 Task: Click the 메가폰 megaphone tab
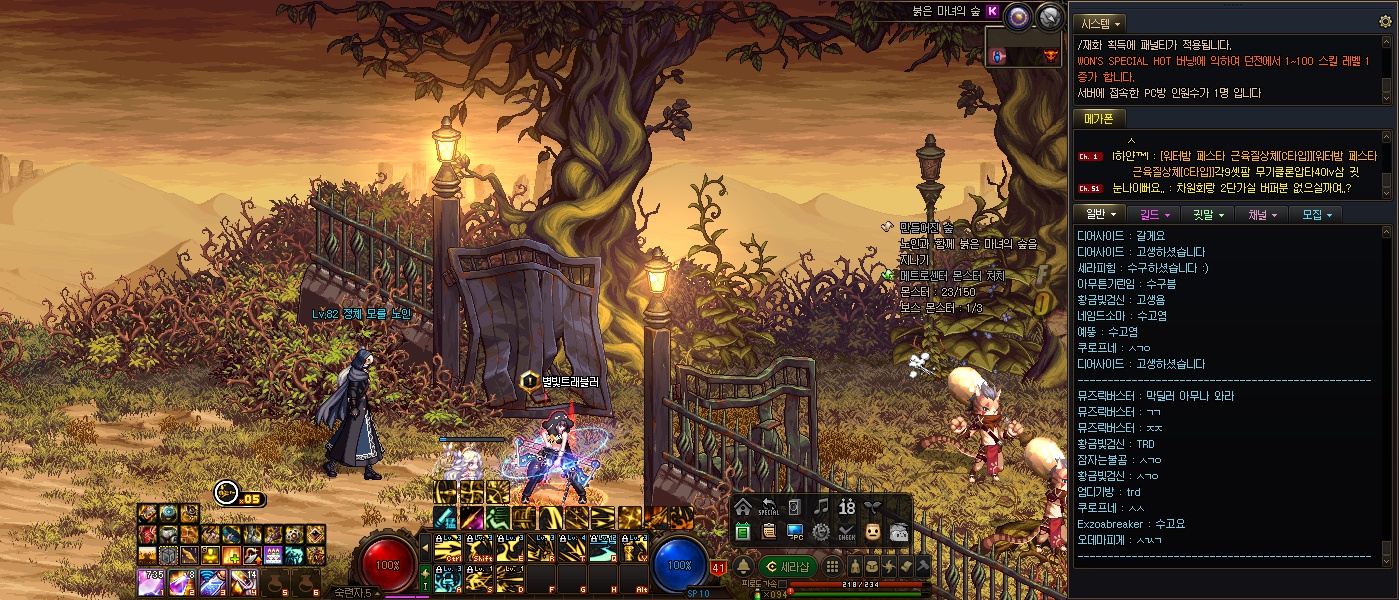point(1098,118)
